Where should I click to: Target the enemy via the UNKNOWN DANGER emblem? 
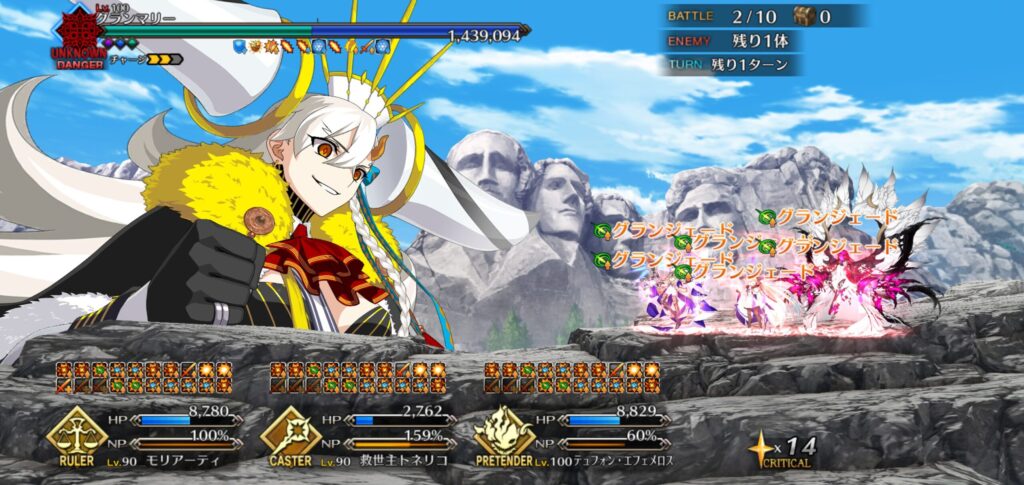click(78, 37)
